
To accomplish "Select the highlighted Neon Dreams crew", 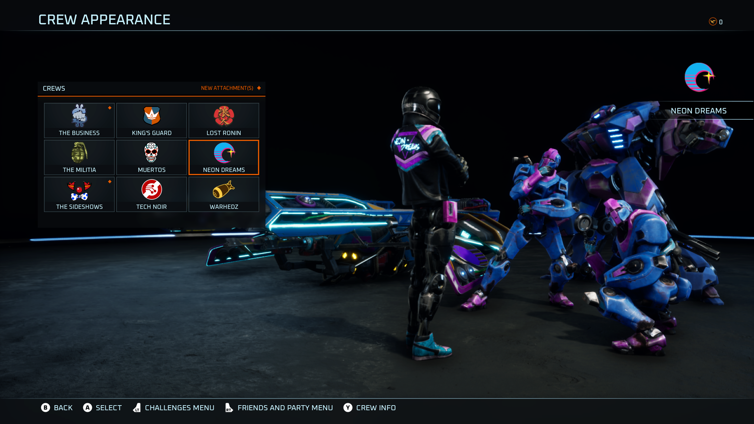I will pos(223,157).
